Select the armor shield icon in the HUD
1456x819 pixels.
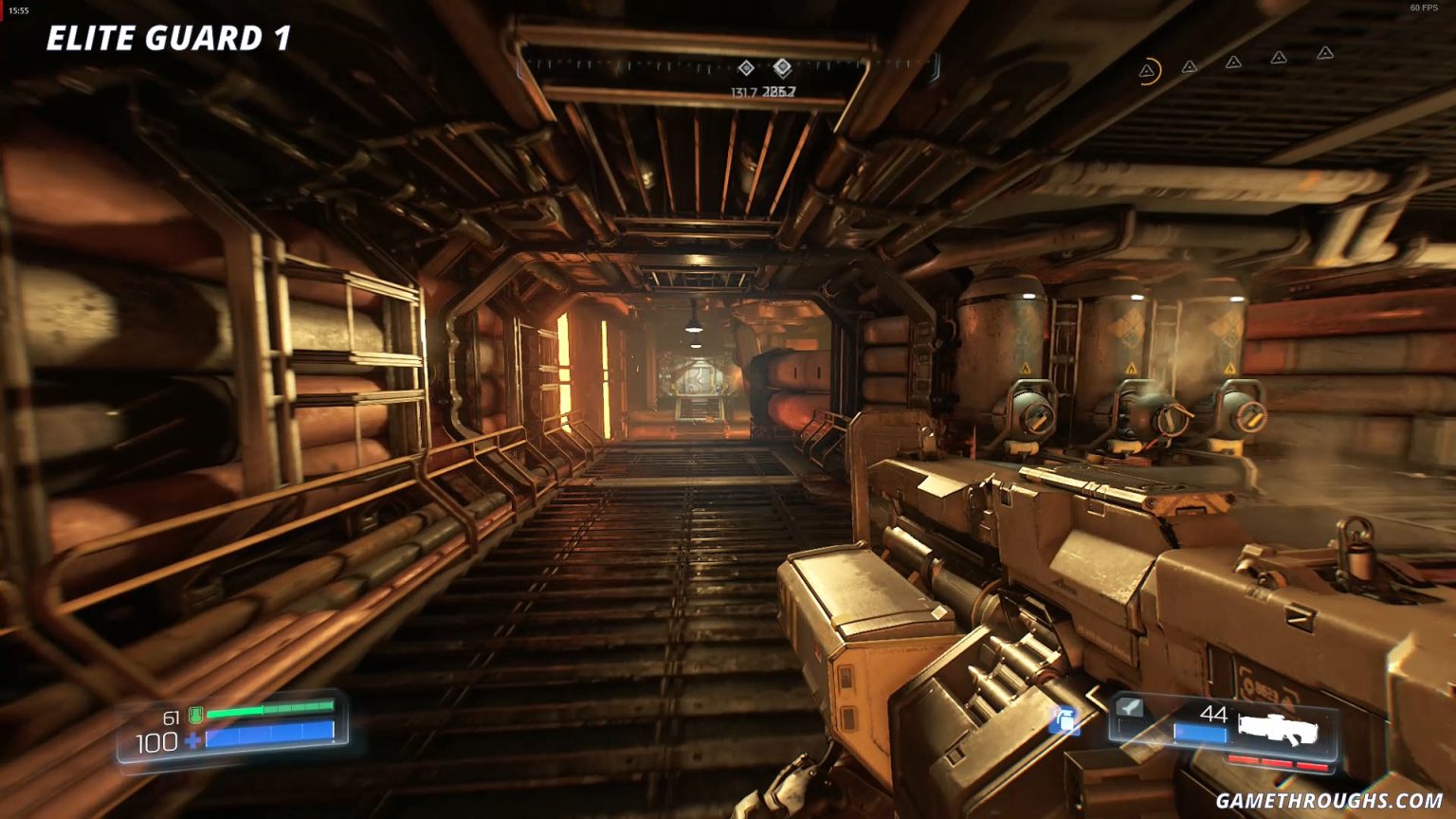pyautogui.click(x=196, y=714)
